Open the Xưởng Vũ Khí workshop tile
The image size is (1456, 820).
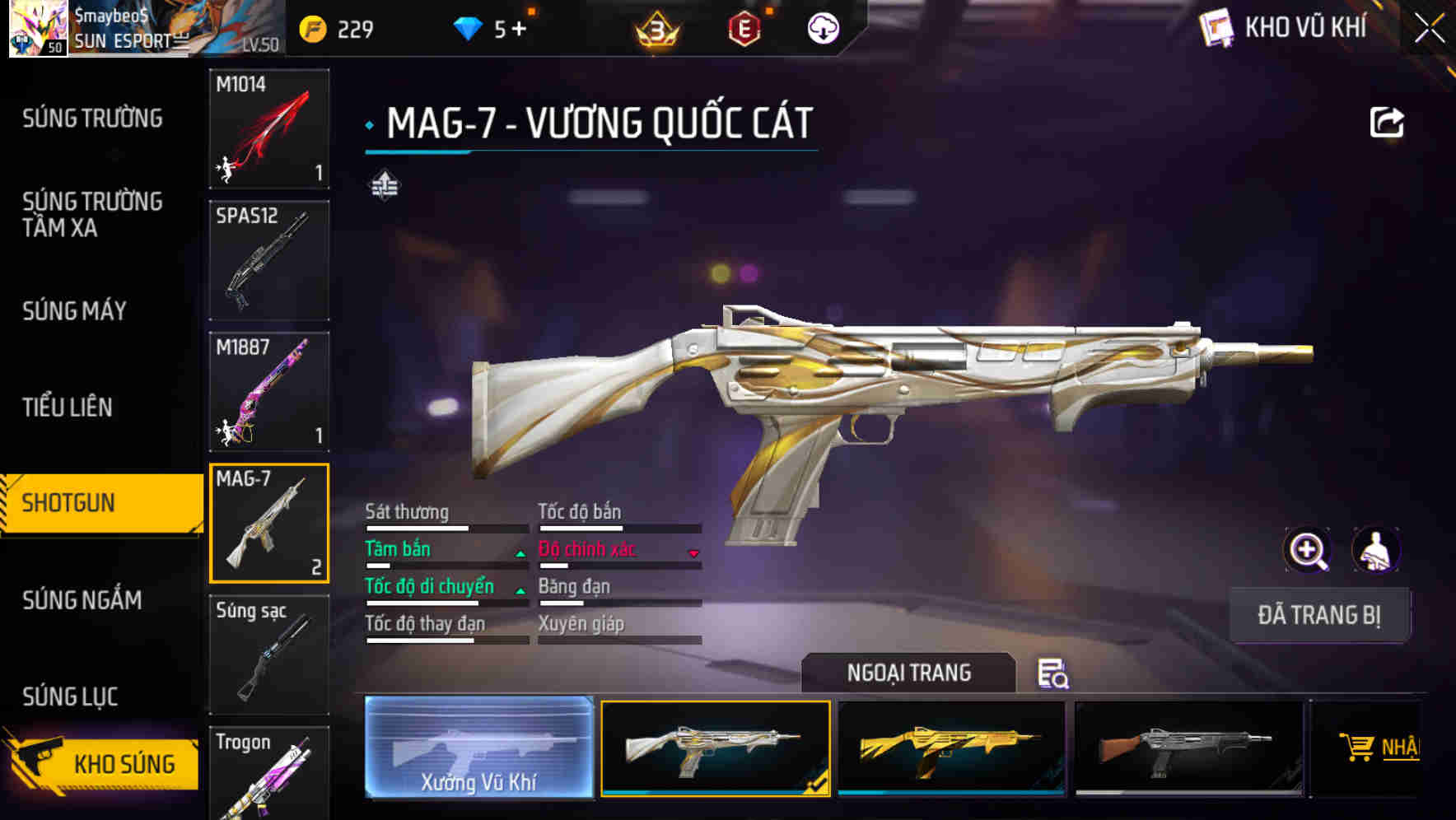(x=478, y=748)
